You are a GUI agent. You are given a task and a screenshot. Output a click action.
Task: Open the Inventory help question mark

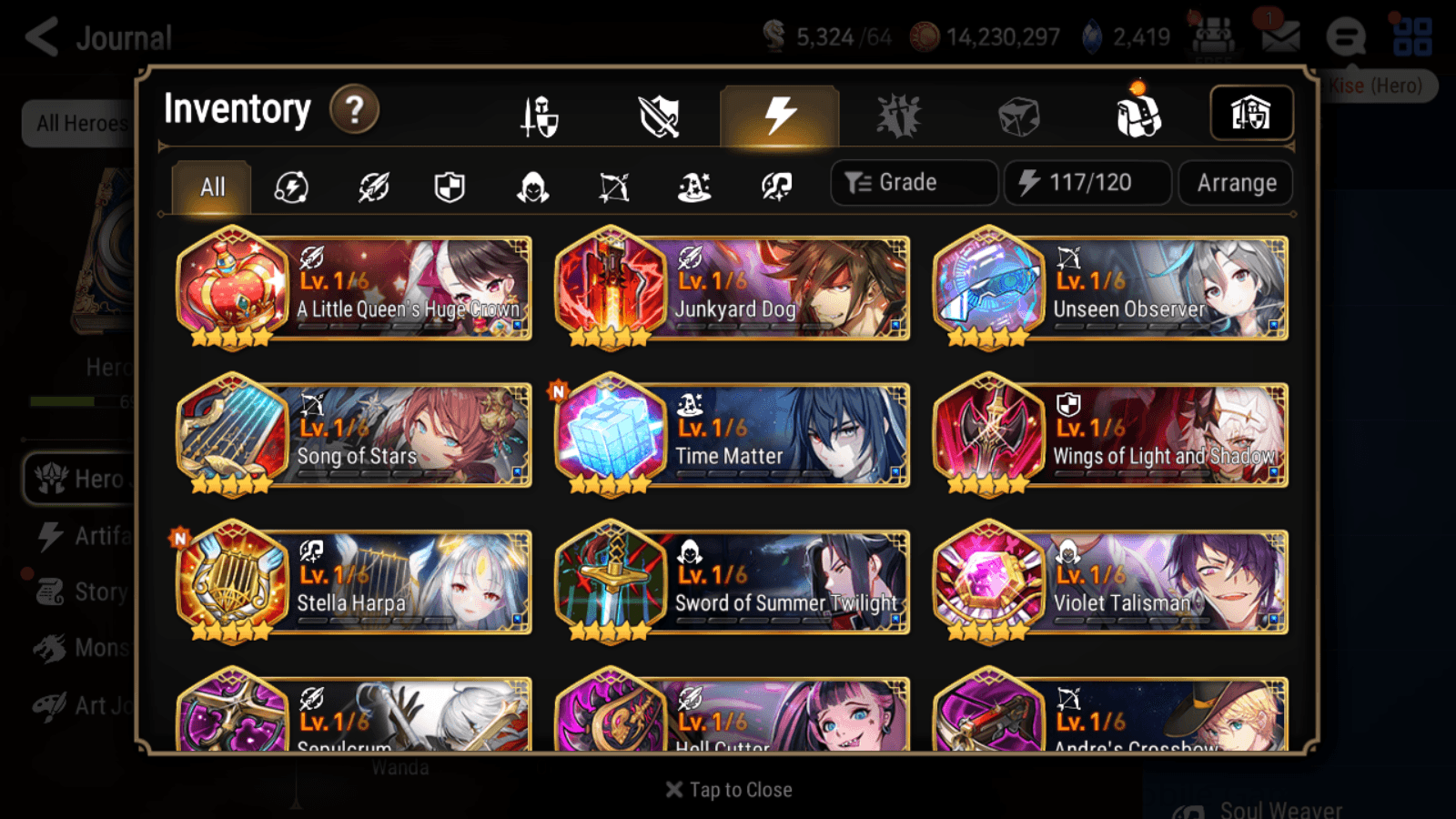coord(354,109)
